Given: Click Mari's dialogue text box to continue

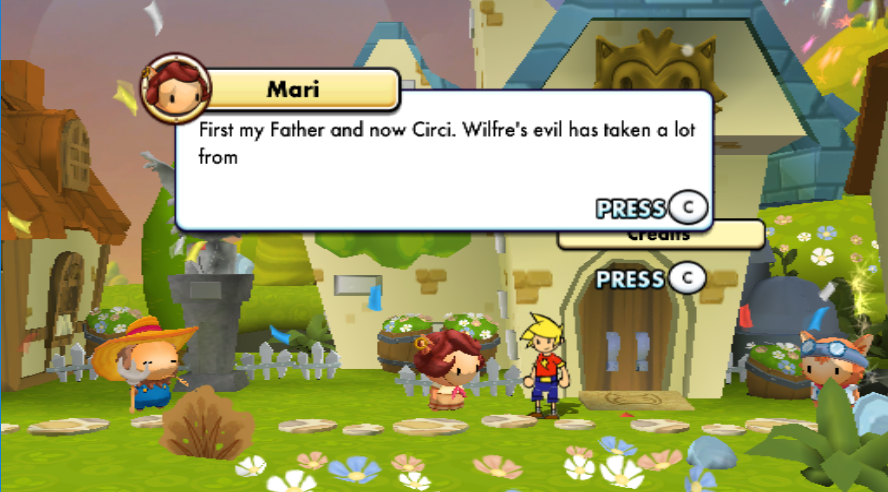Looking at the screenshot, I should 443,160.
